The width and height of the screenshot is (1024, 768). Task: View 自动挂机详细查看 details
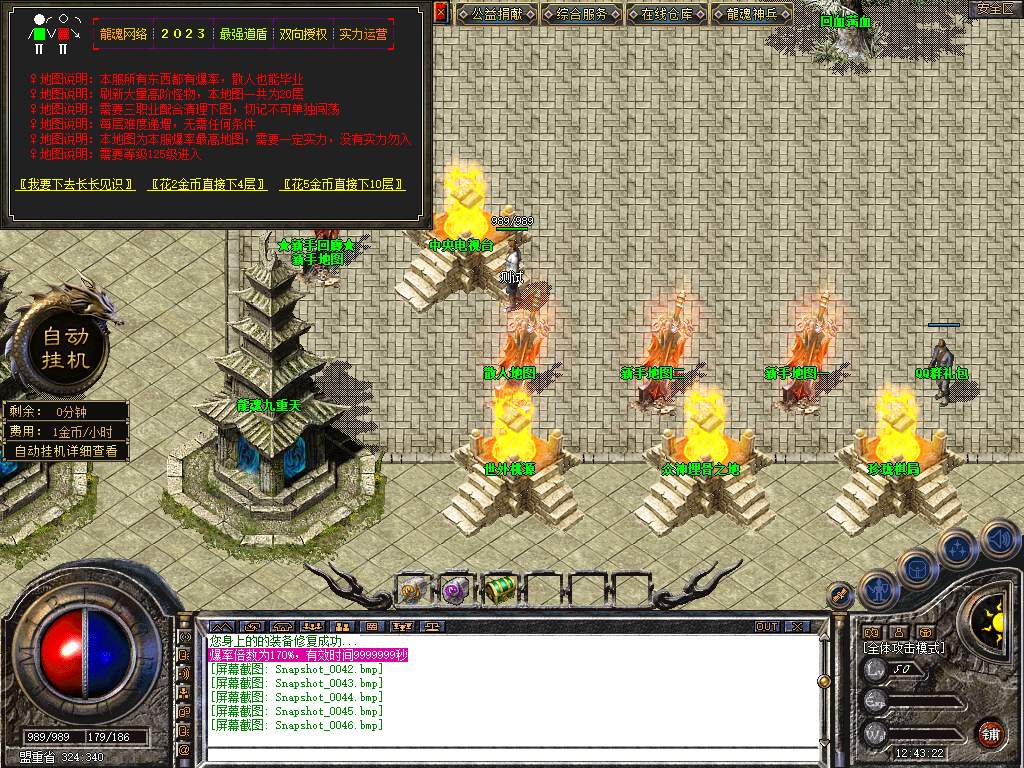point(65,451)
